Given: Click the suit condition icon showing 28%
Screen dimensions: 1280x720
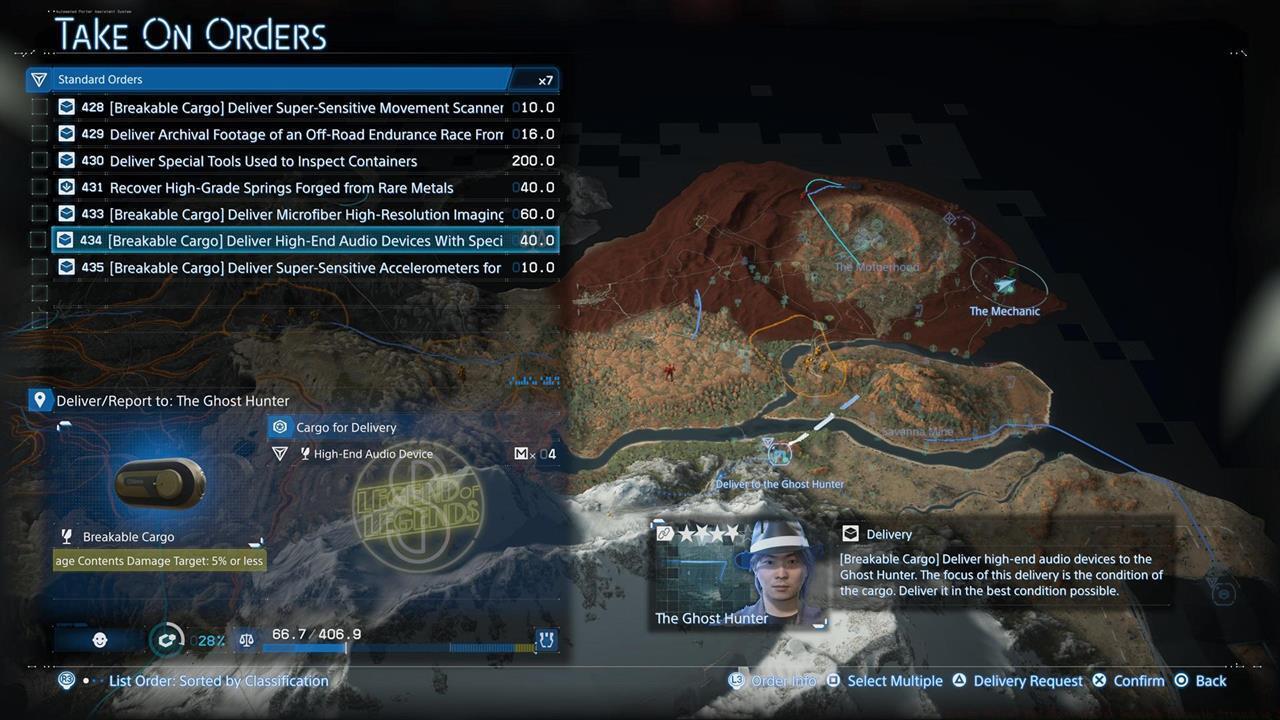Looking at the screenshot, I should 168,639.
